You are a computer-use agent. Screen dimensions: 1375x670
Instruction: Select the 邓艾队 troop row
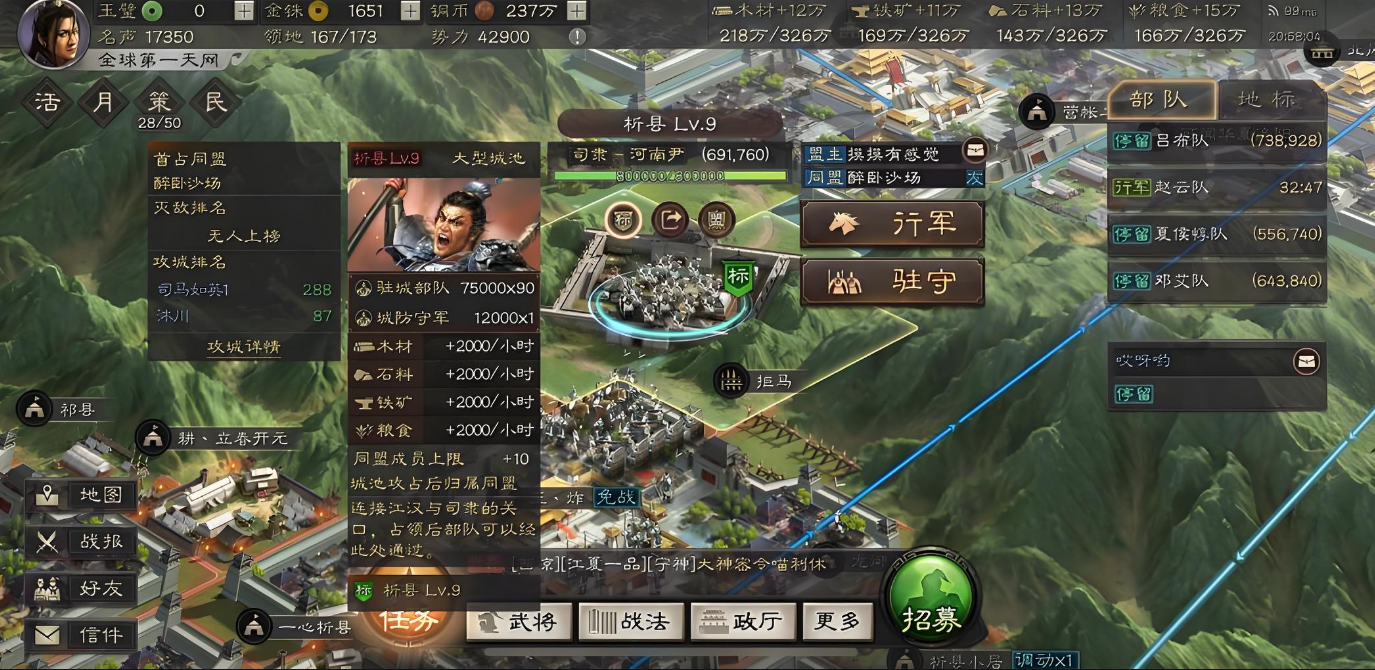[x=1218, y=281]
